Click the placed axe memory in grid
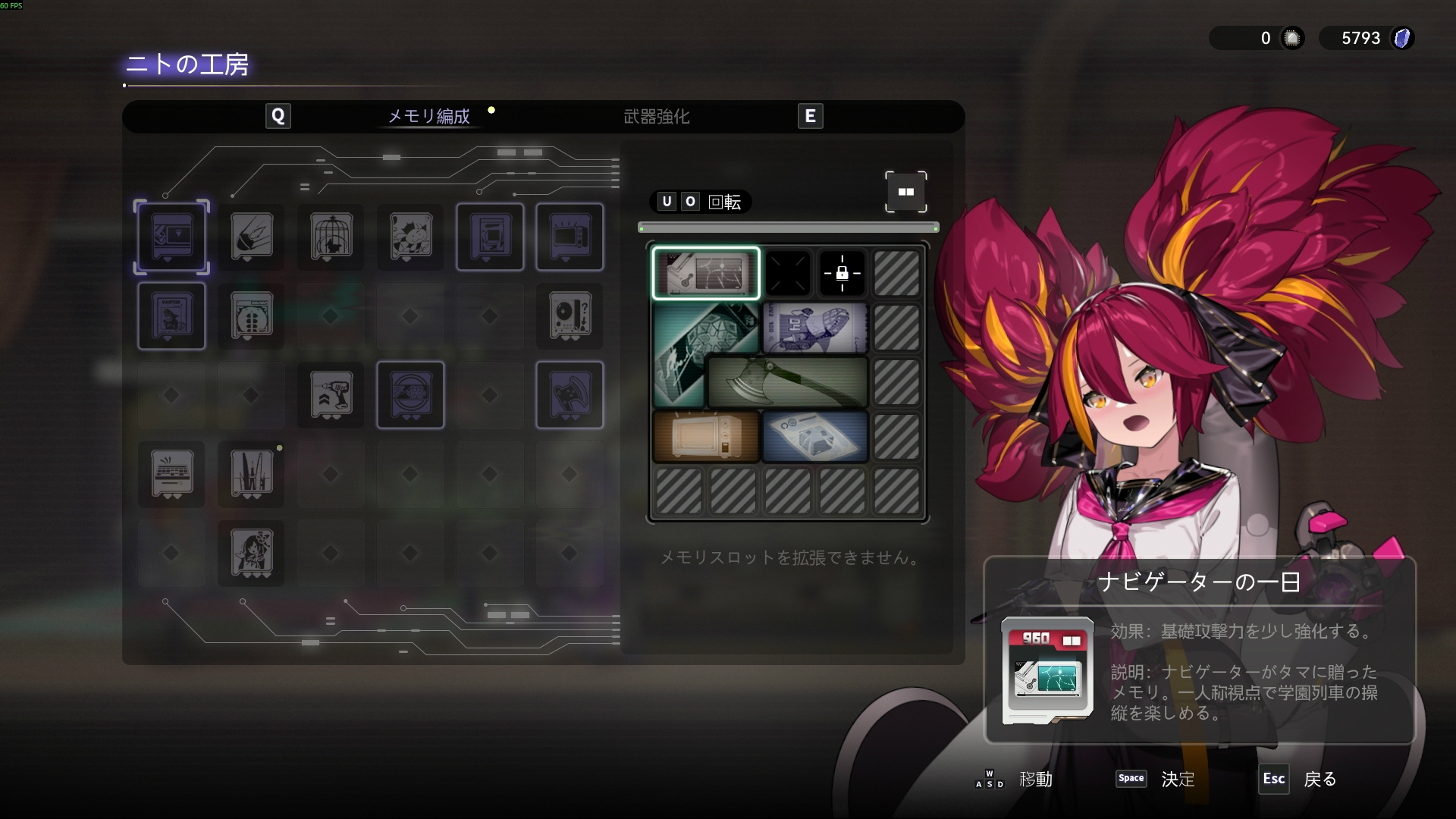This screenshot has width=1456, height=819. [787, 381]
